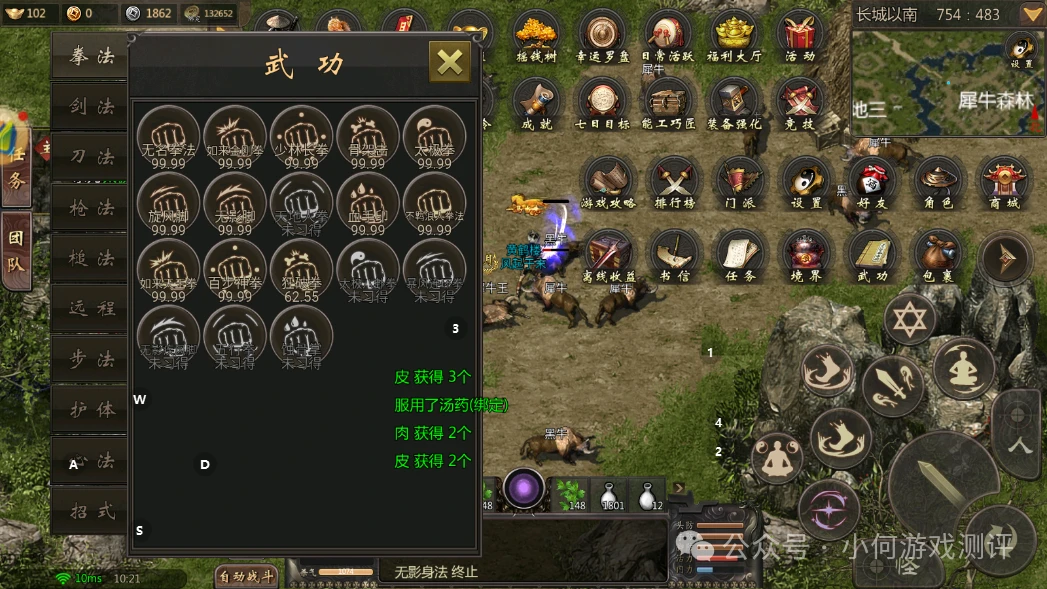The width and height of the screenshot is (1047, 589).
Task: Select the 枪法 spear skills tab
Action: click(x=91, y=208)
